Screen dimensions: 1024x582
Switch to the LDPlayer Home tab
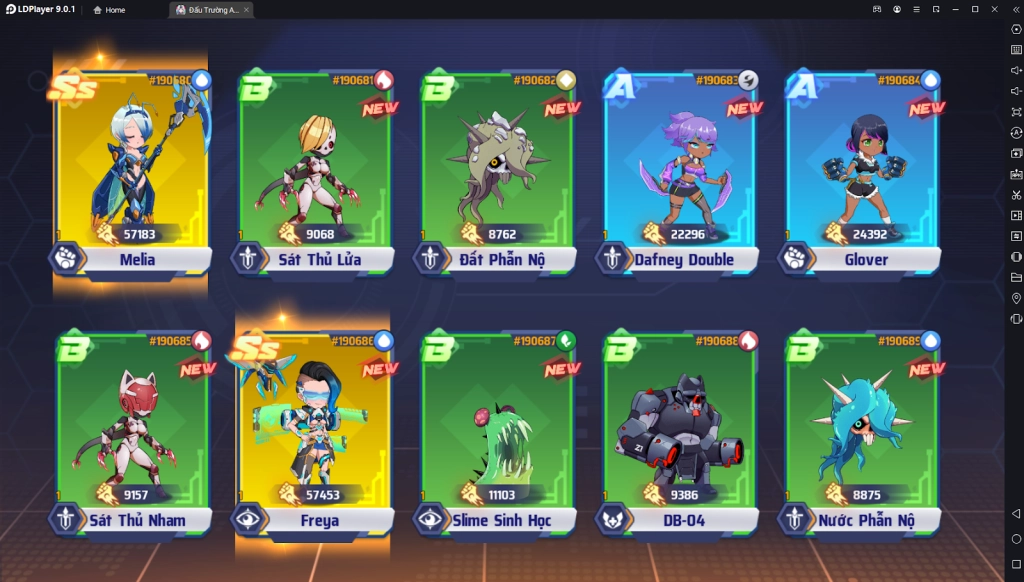pyautogui.click(x=109, y=10)
